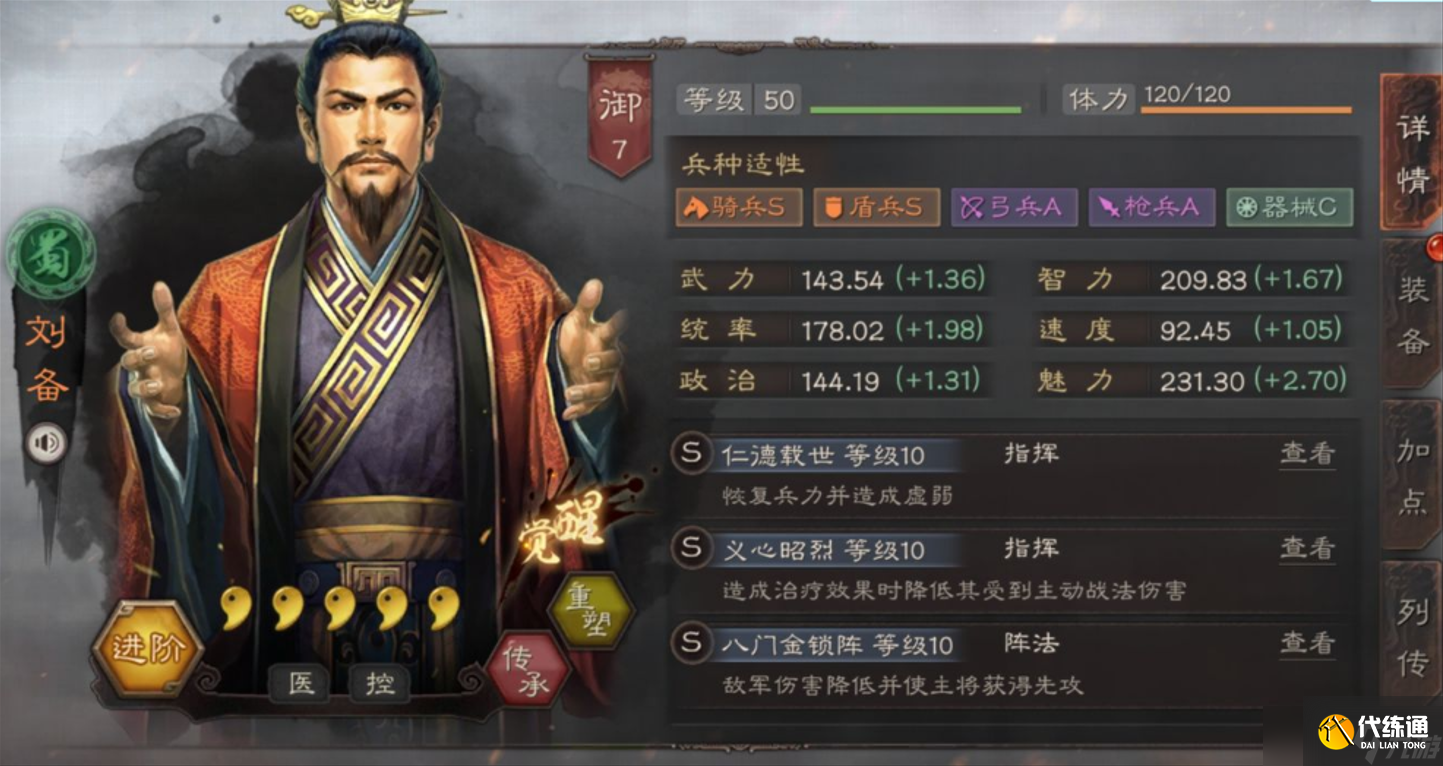1443x766 pixels.
Task: Expand details of 八门金锁阵 formation
Action: point(1310,645)
